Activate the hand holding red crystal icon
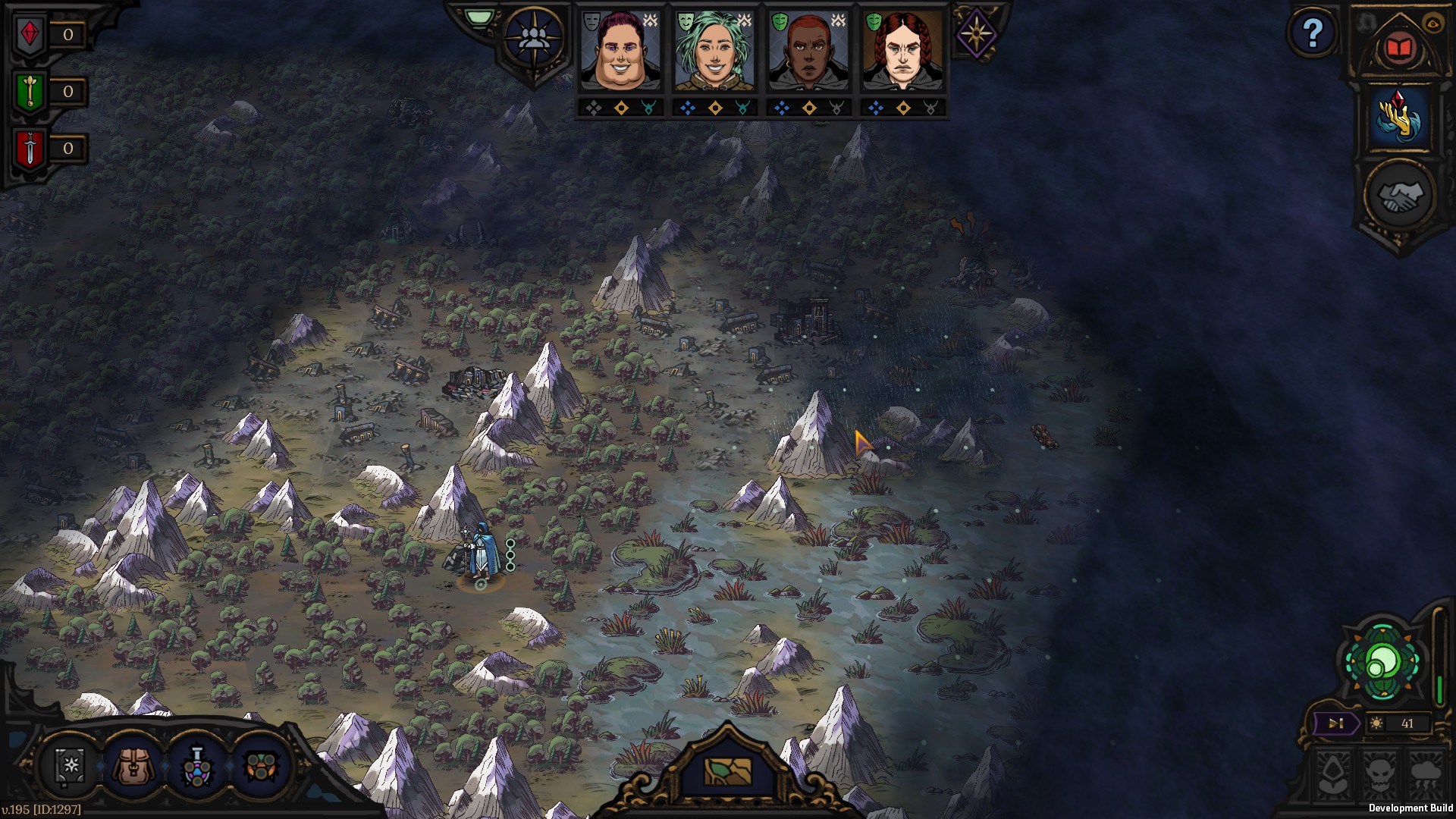 click(1398, 119)
